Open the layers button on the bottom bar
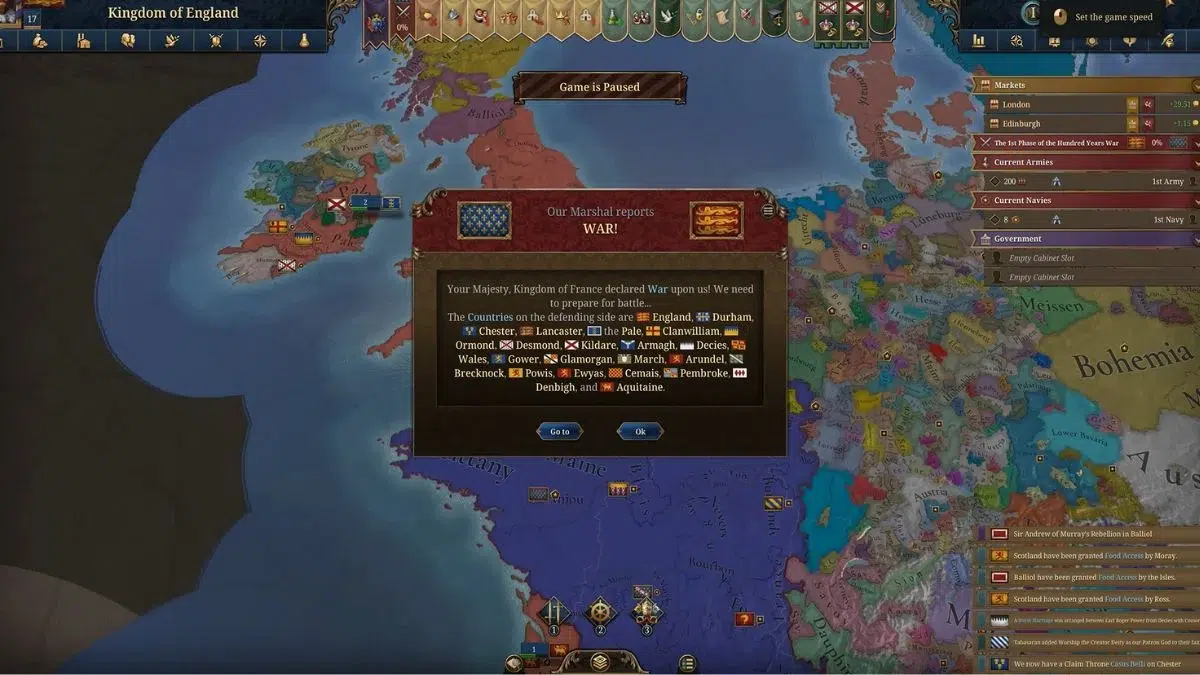 599,661
